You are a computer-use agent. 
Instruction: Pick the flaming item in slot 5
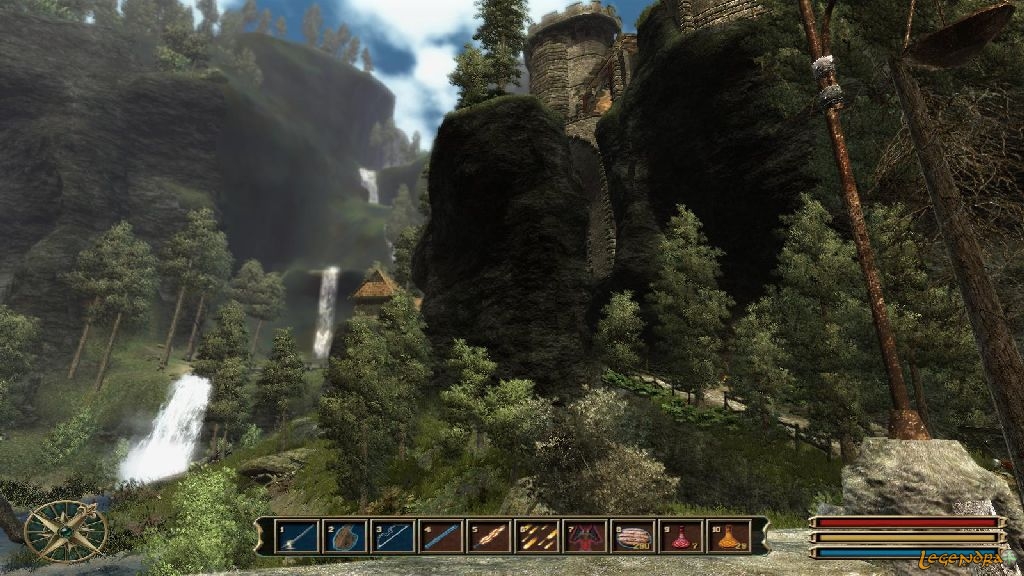click(x=489, y=536)
